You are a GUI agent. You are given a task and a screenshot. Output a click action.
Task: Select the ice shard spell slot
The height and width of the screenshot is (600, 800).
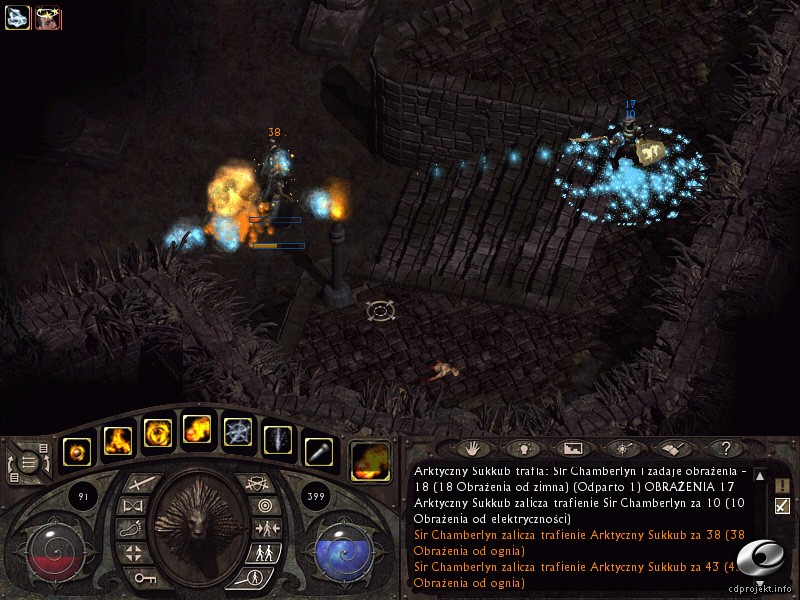(x=277, y=438)
